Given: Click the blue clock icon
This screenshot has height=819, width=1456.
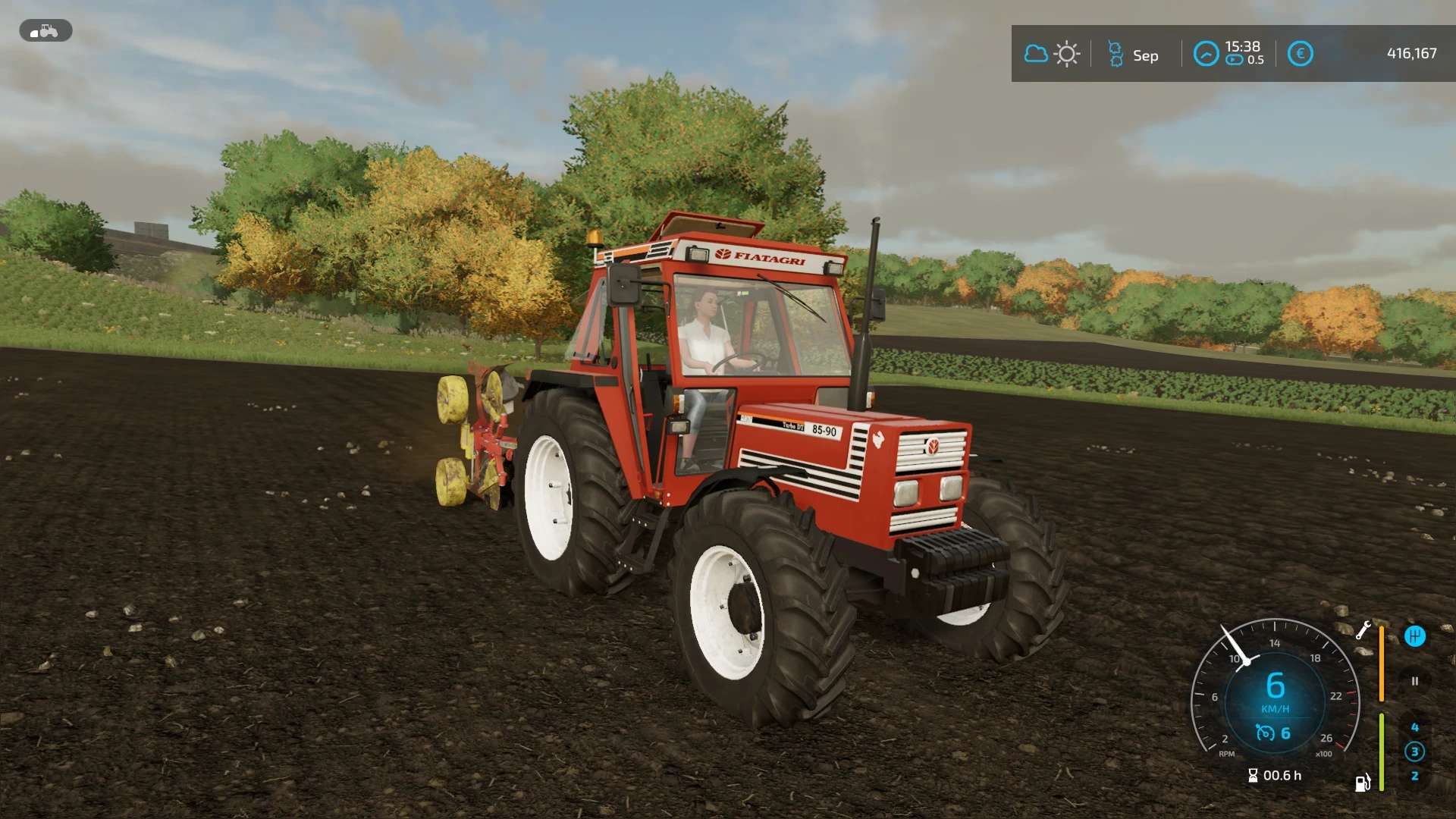Looking at the screenshot, I should (x=1206, y=54).
